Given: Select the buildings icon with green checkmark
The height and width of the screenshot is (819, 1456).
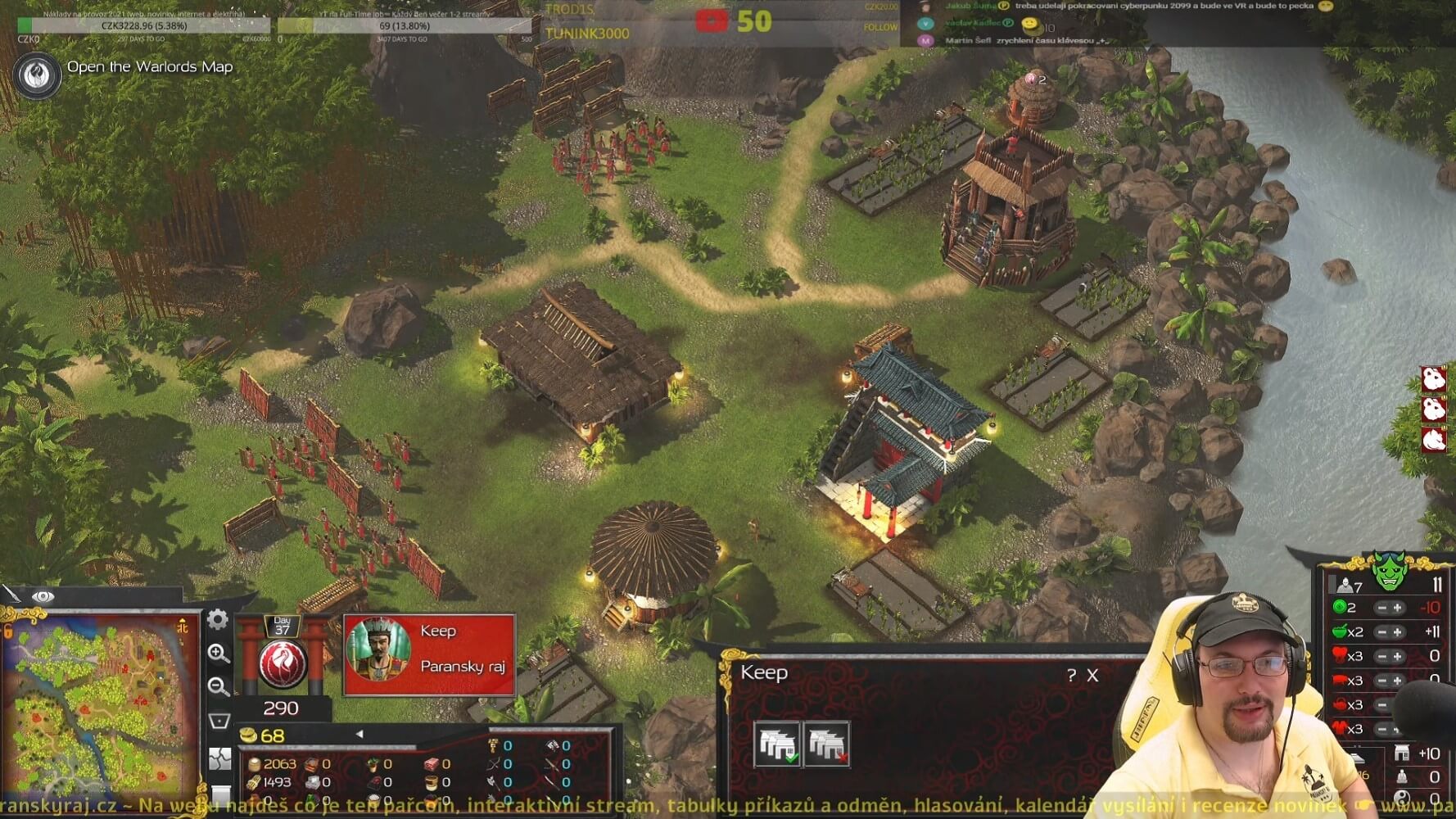Looking at the screenshot, I should coord(777,744).
